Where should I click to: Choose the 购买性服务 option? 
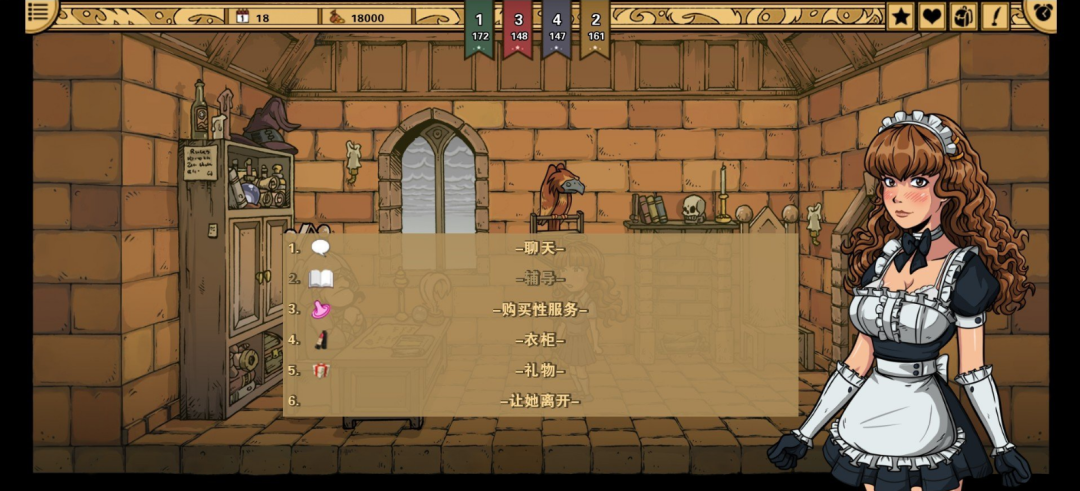(540, 309)
